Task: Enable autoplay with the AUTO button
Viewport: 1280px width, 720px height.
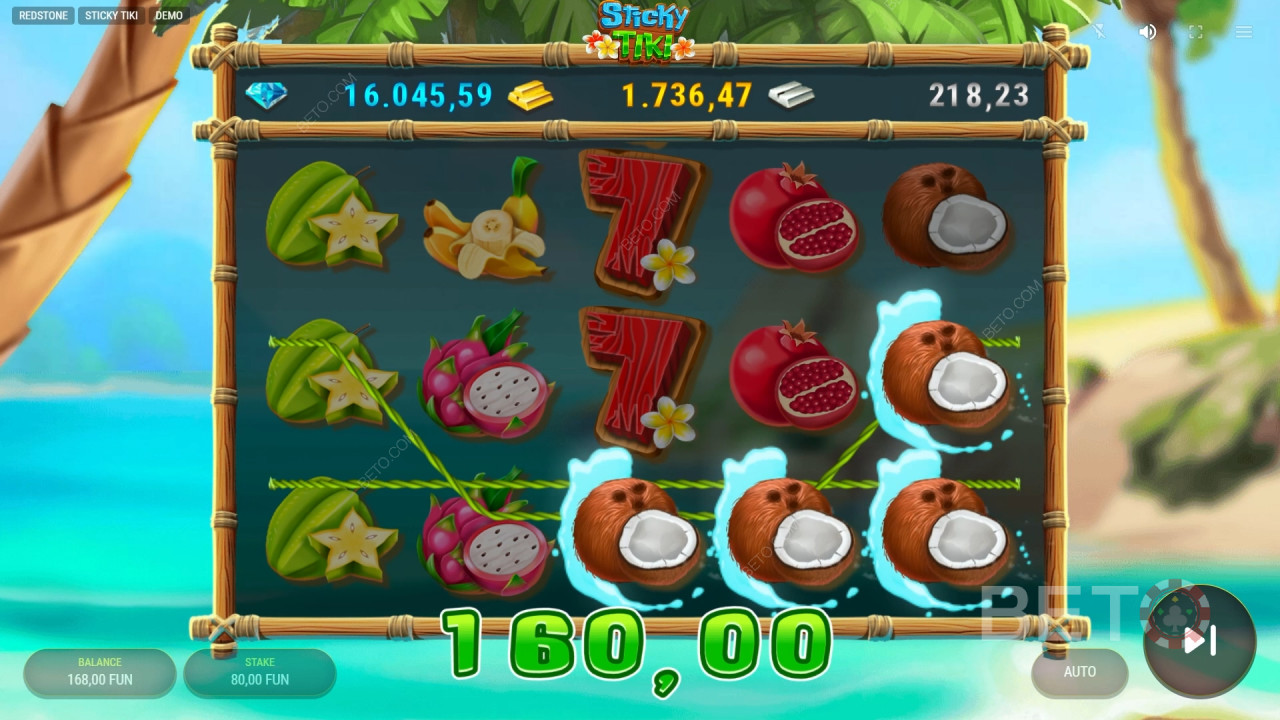Action: 1079,672
